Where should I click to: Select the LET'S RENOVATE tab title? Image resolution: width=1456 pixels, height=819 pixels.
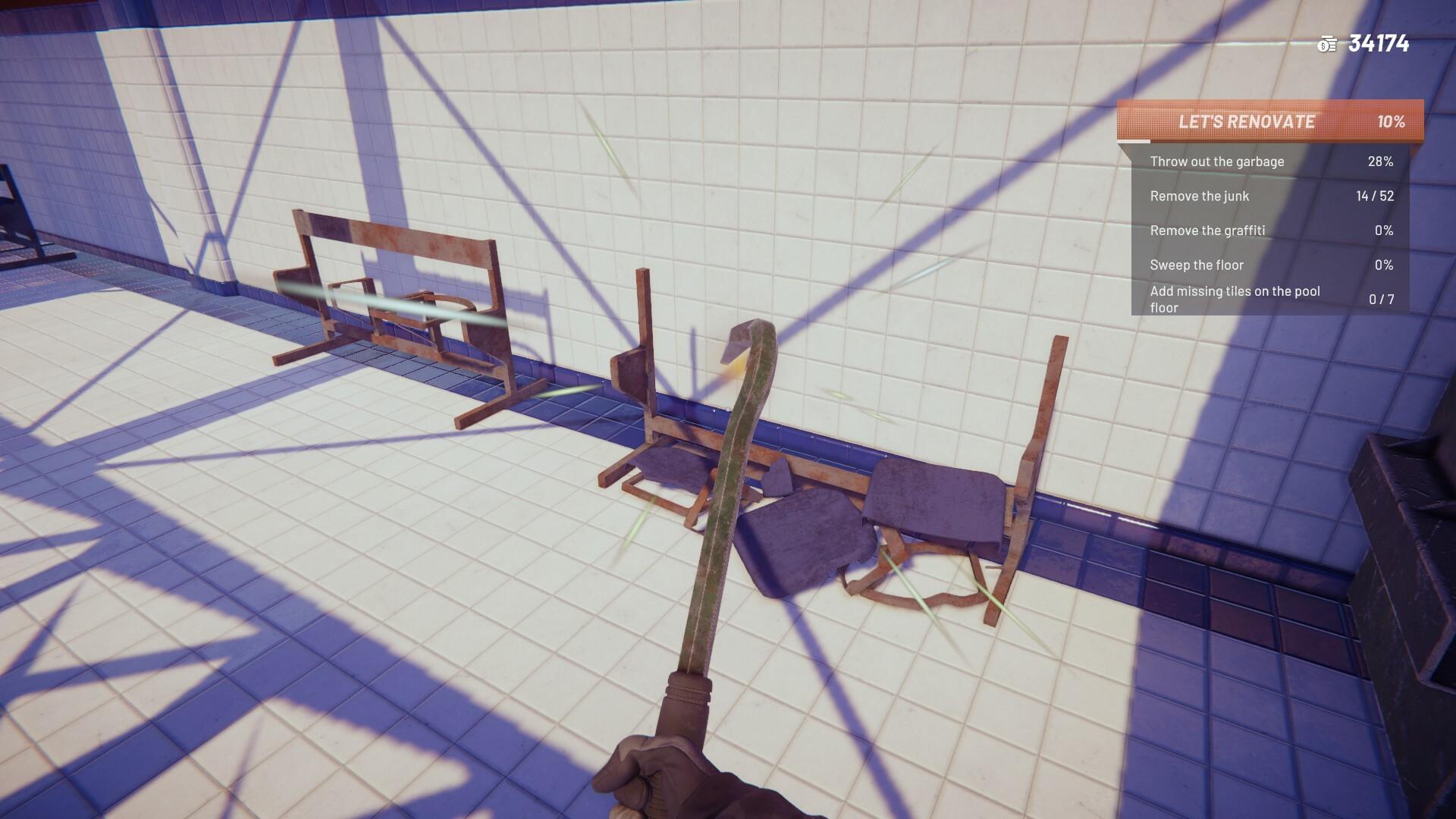point(1247,121)
